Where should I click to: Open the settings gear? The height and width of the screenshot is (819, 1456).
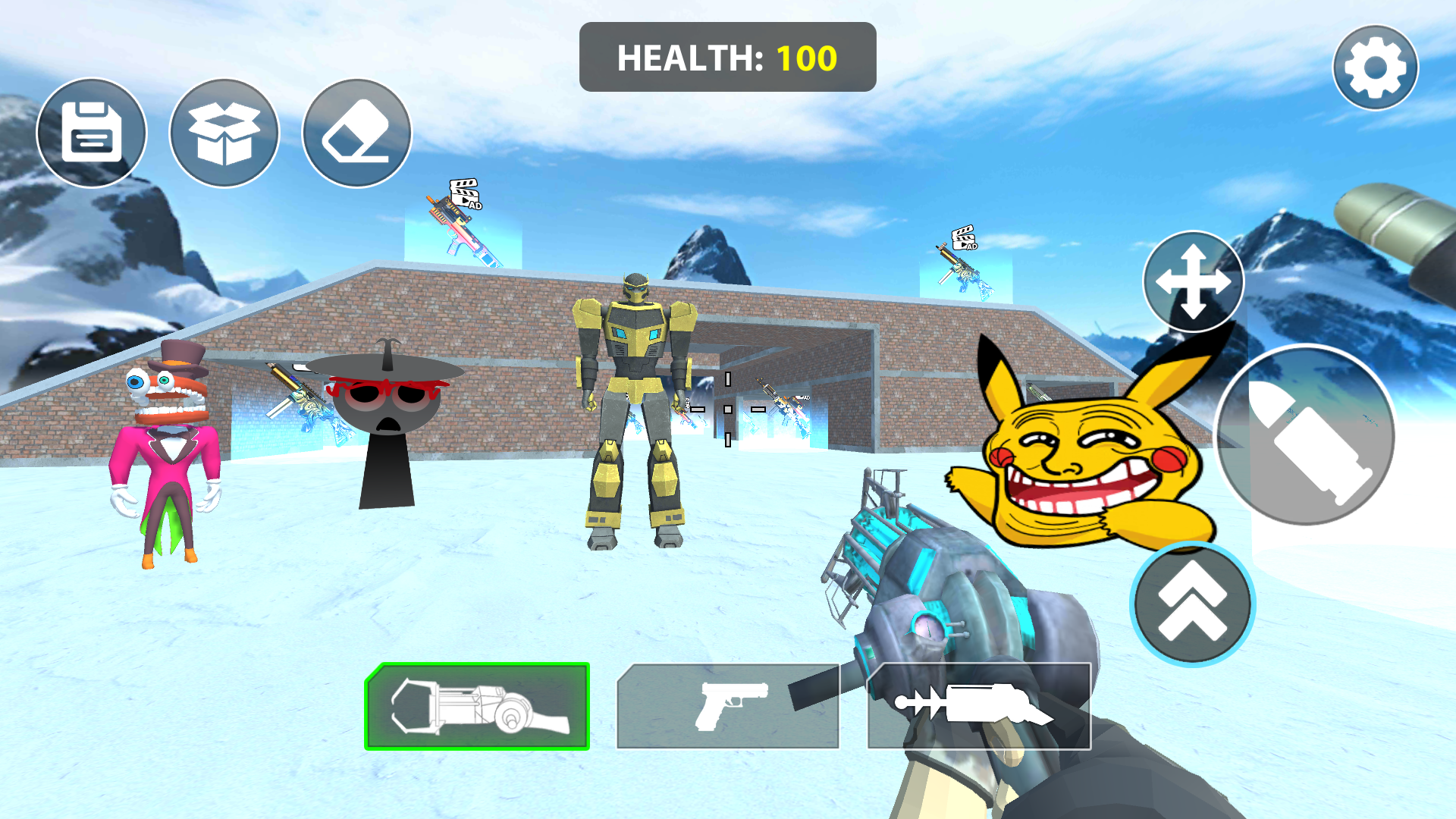pyautogui.click(x=1375, y=67)
